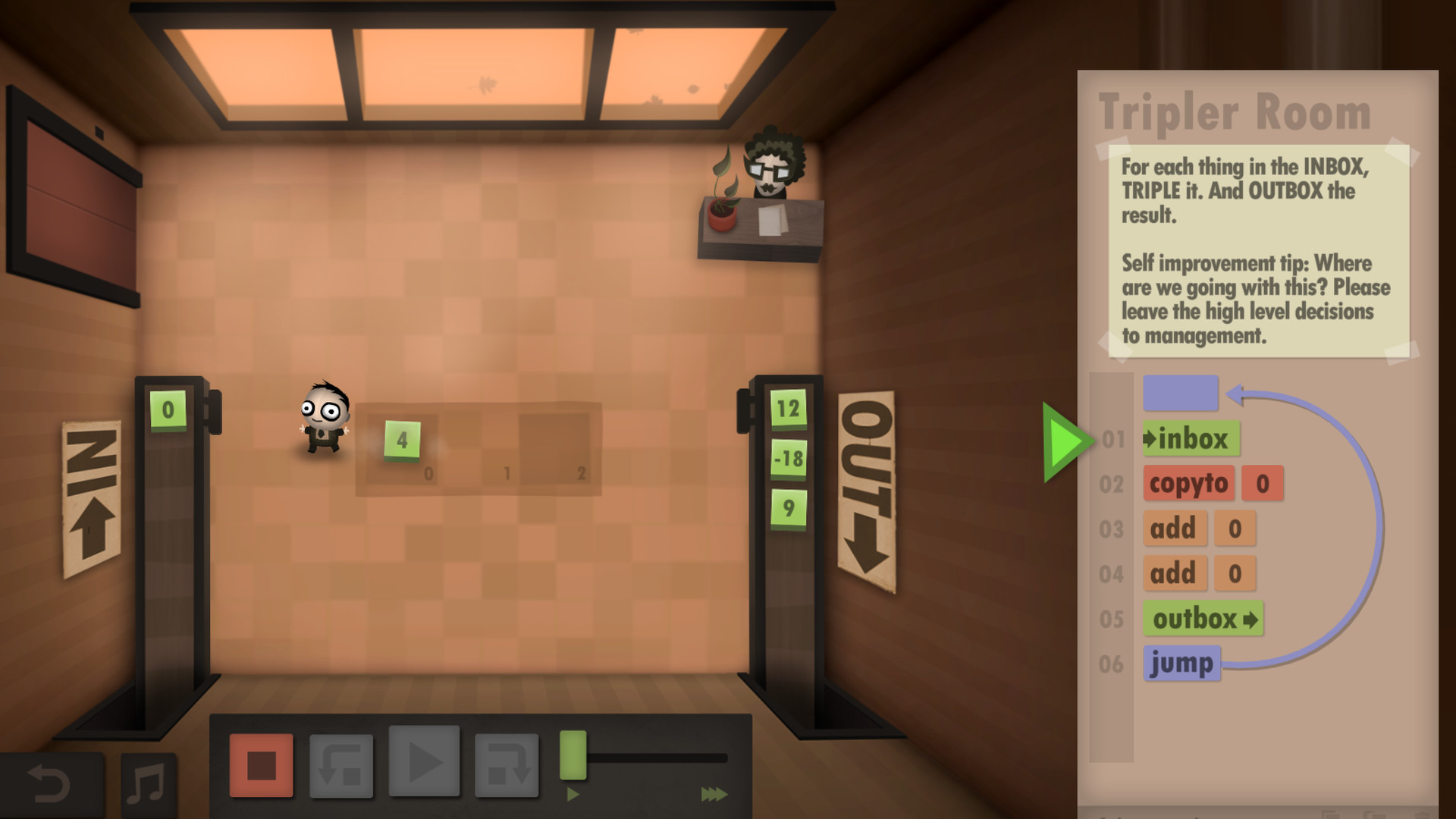This screenshot has width=1456, height=819.
Task: Click the green instruction pointer arrow
Action: point(1062,441)
